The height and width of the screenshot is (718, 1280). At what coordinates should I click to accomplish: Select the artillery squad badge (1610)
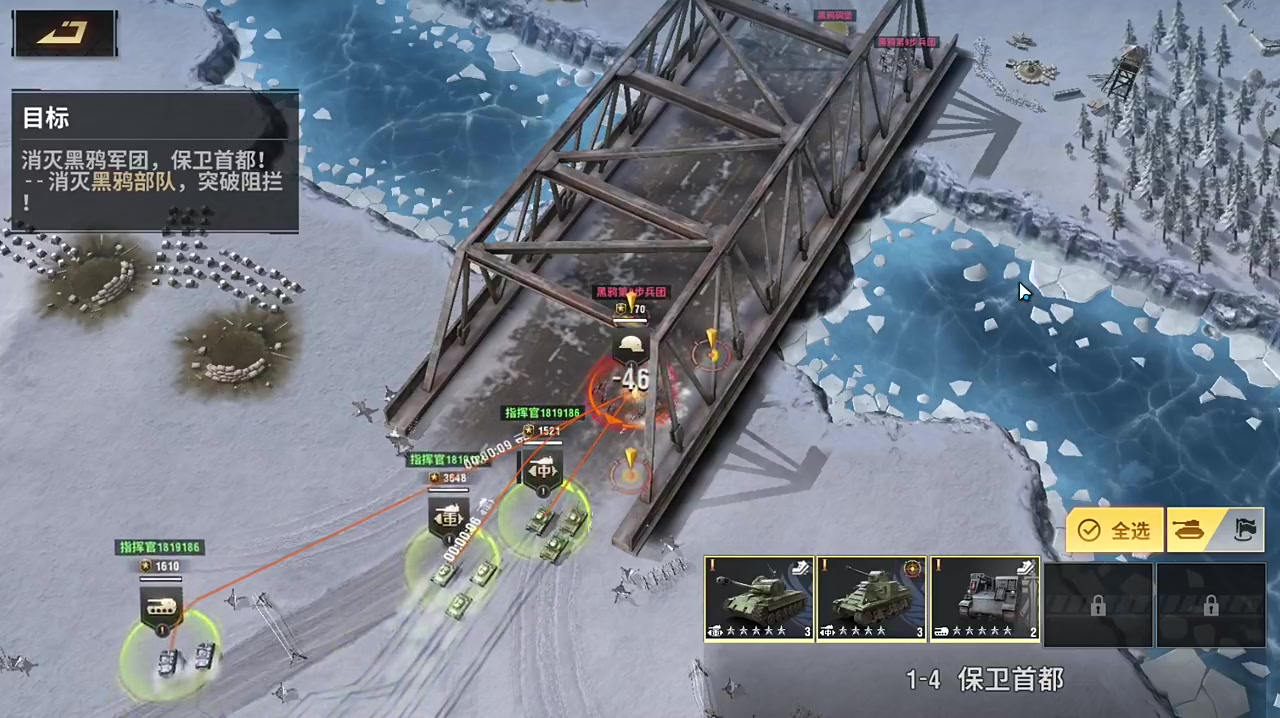click(162, 607)
